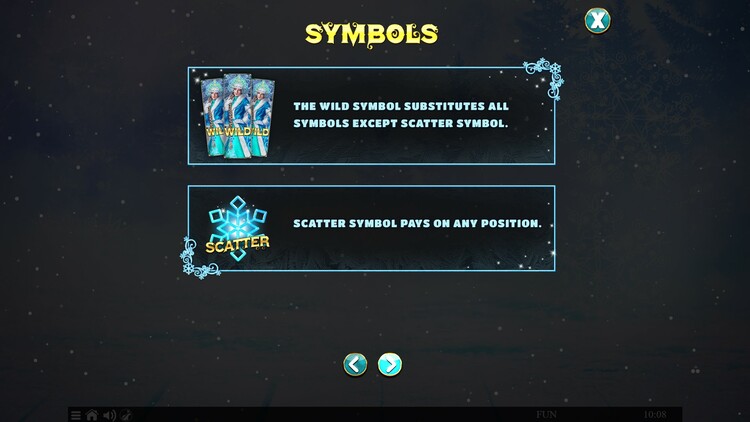Open the hamburger menu in bottom bar
The image size is (750, 422).
[x=76, y=415]
